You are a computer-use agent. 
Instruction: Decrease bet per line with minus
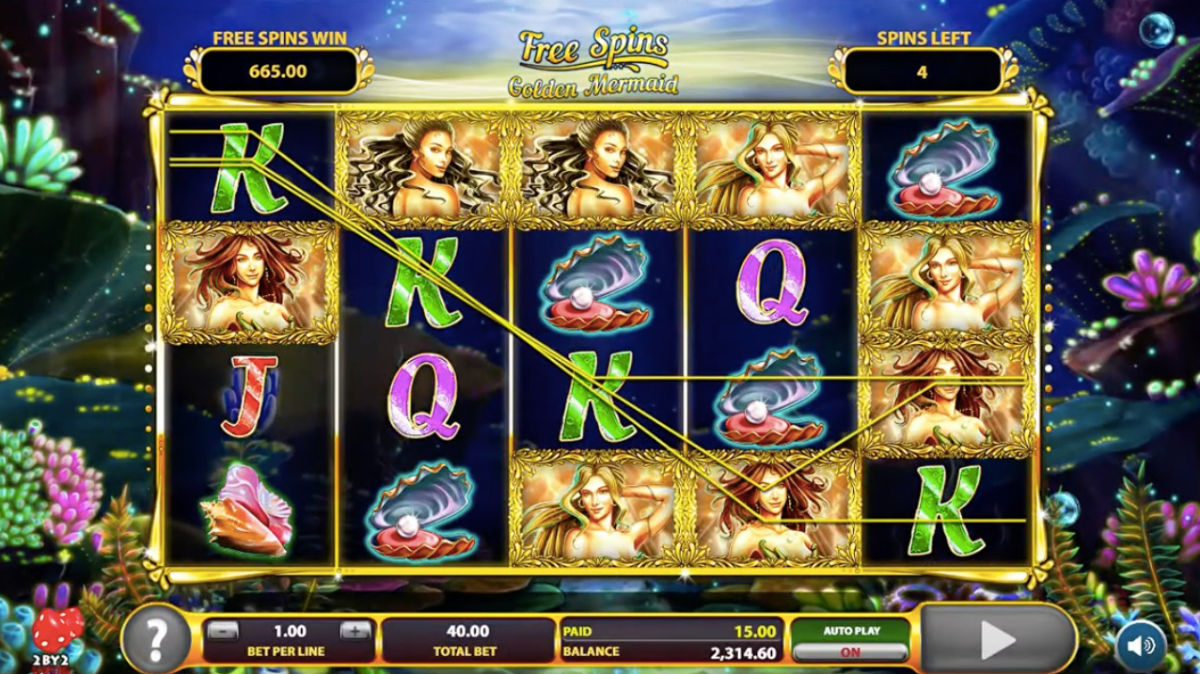pos(224,631)
